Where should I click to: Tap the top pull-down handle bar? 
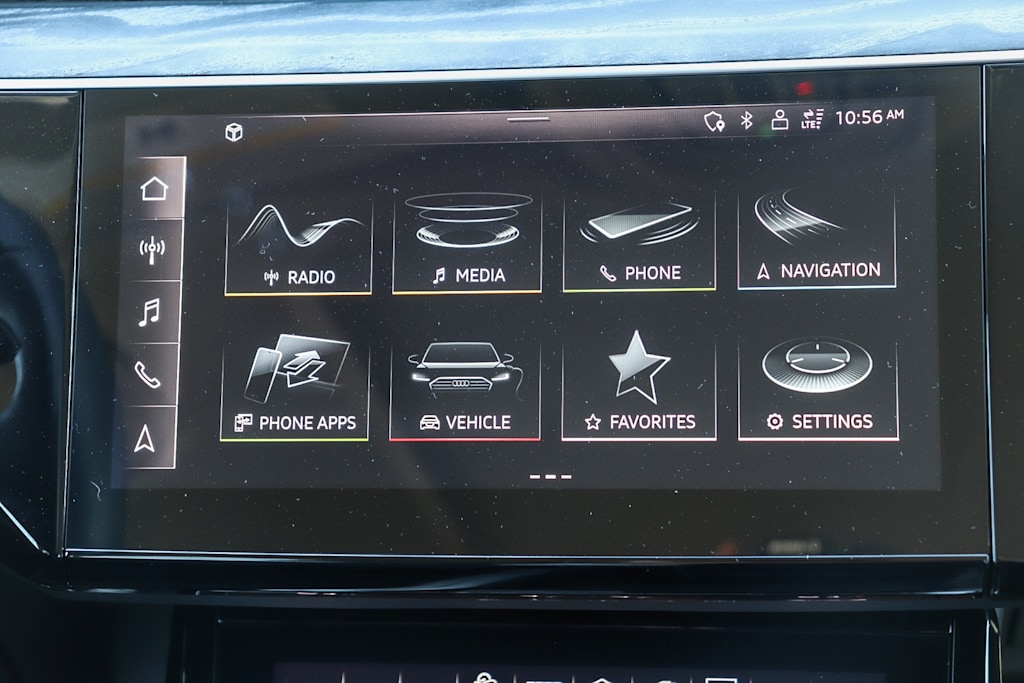pyautogui.click(x=528, y=119)
